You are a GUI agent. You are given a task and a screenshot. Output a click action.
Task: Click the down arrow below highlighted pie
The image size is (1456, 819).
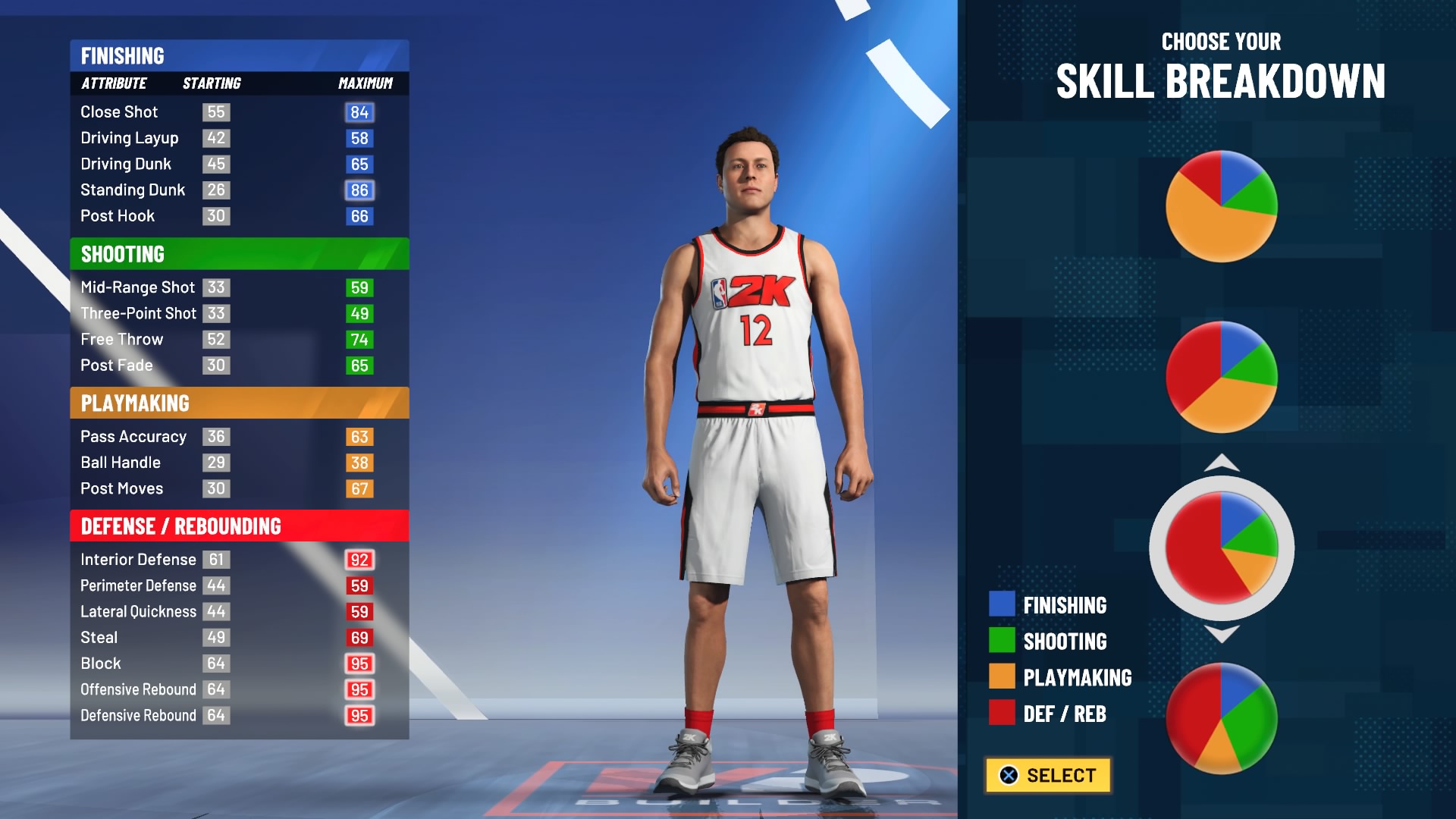(x=1222, y=634)
